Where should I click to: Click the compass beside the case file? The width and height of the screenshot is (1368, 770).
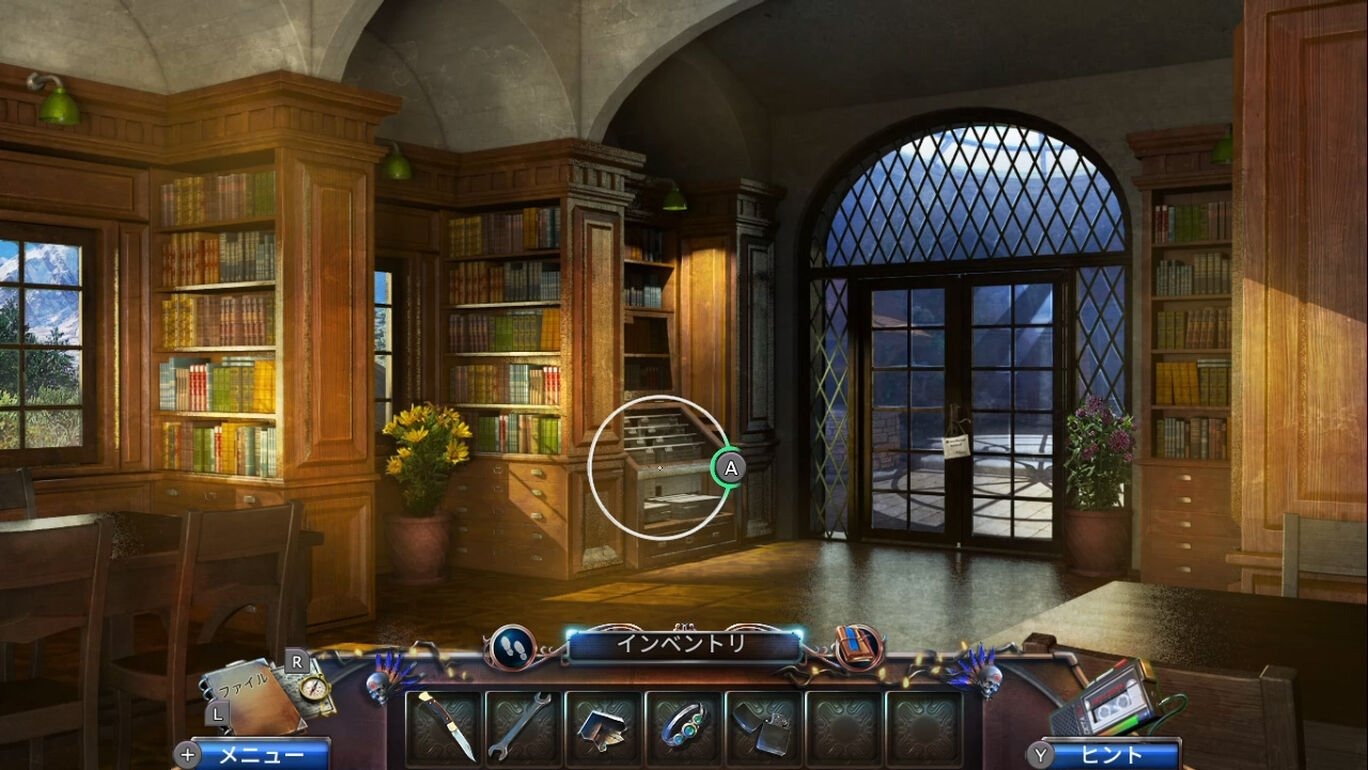click(316, 688)
